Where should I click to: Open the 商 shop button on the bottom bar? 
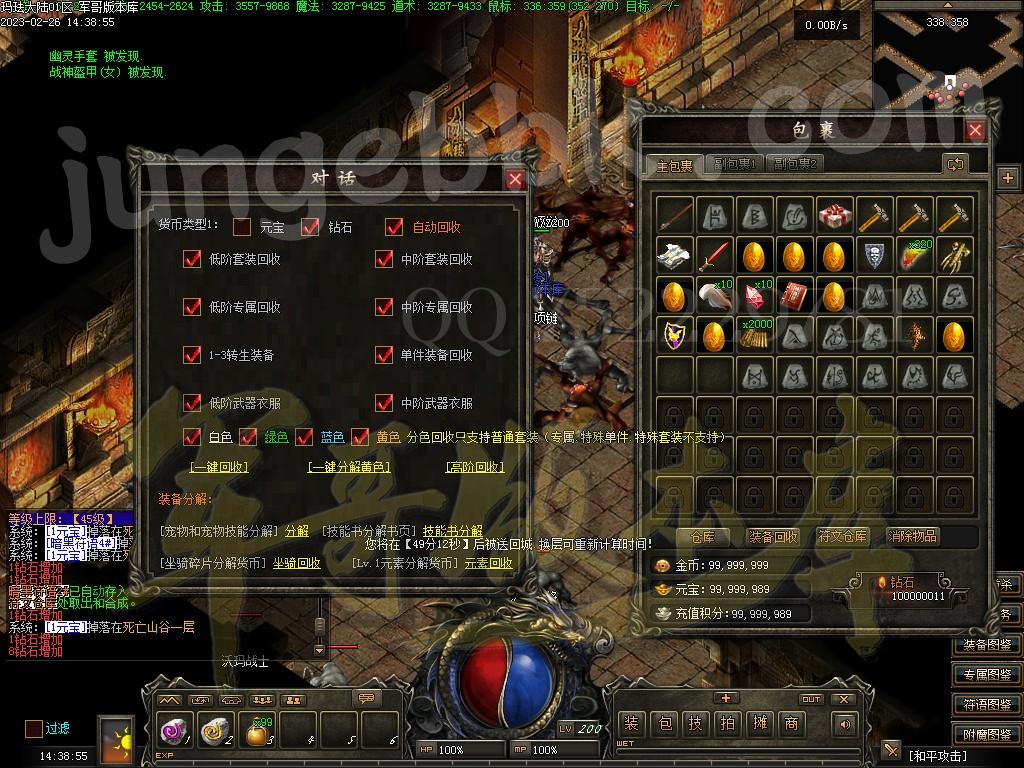791,723
